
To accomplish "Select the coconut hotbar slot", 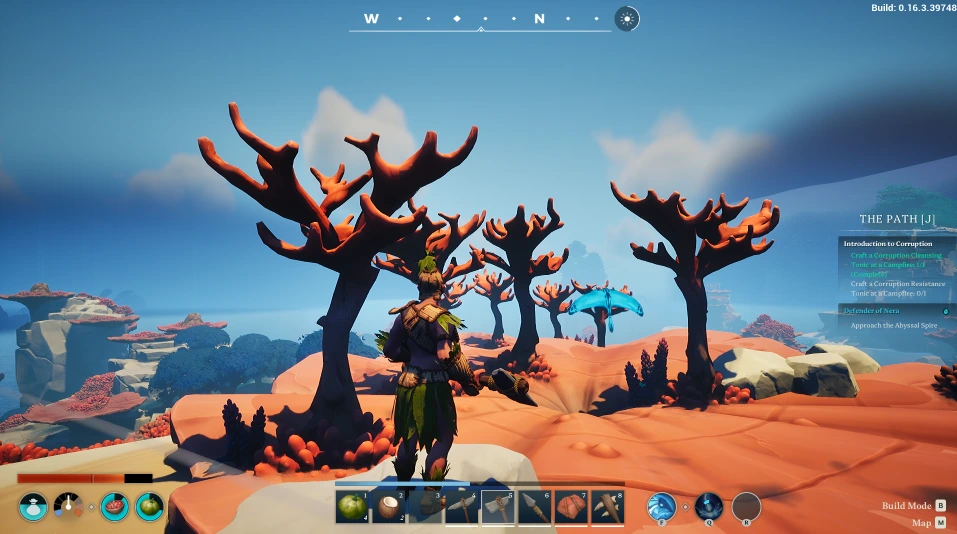I will (388, 507).
